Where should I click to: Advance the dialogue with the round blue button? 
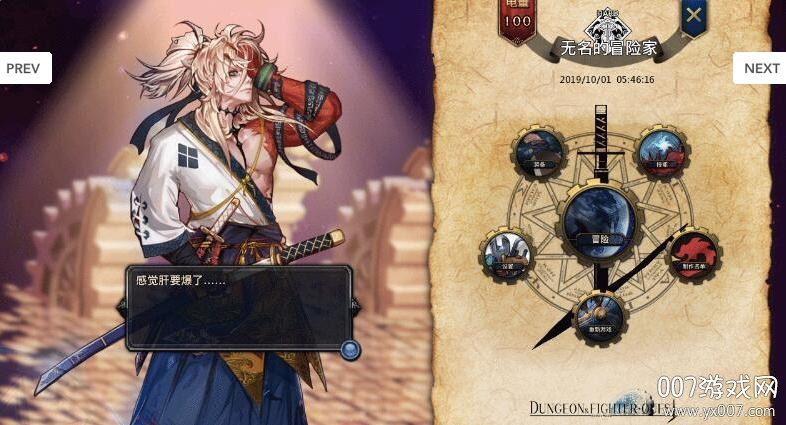click(350, 349)
